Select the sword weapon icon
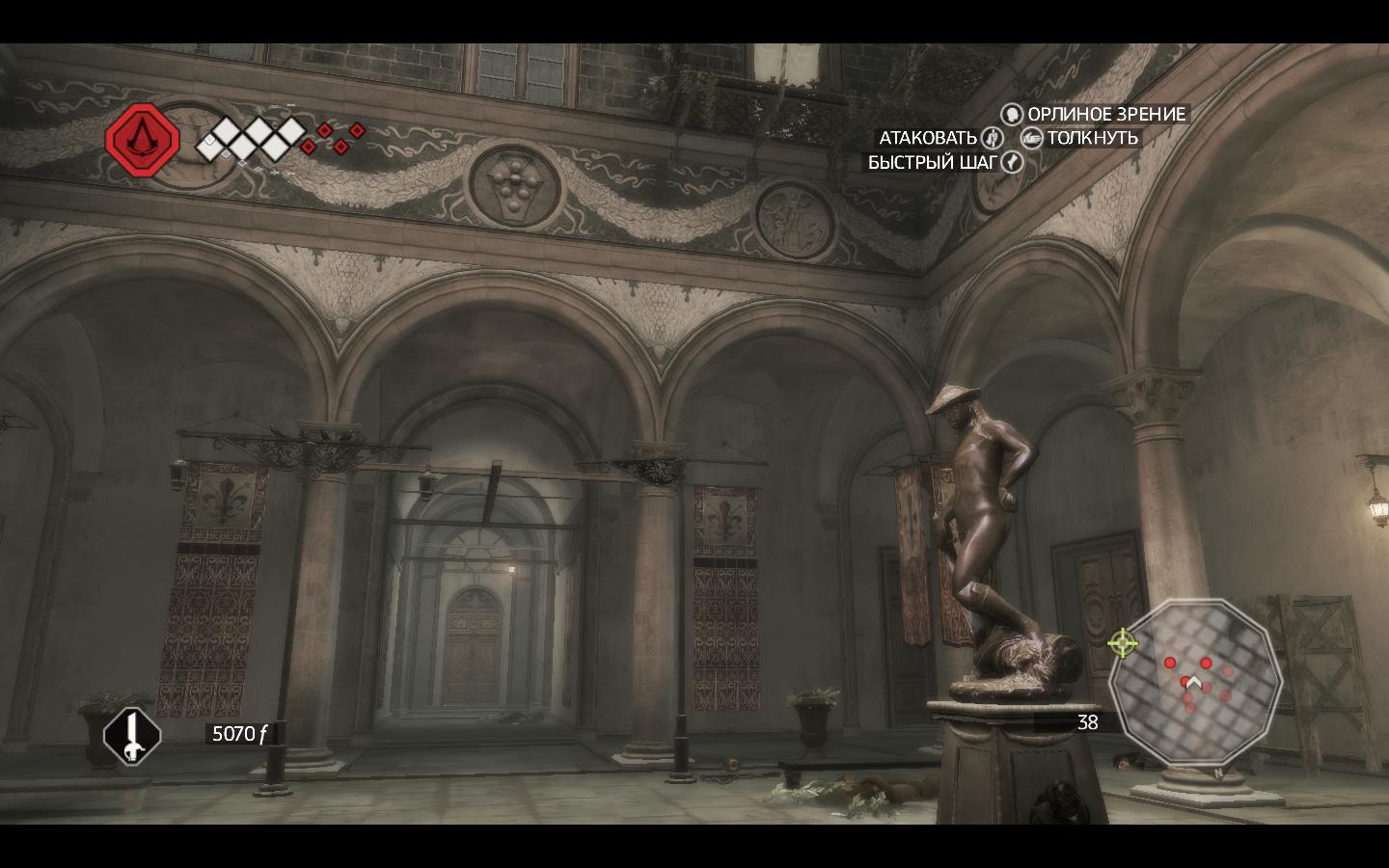Screen dimensions: 1389x868 [x=132, y=736]
